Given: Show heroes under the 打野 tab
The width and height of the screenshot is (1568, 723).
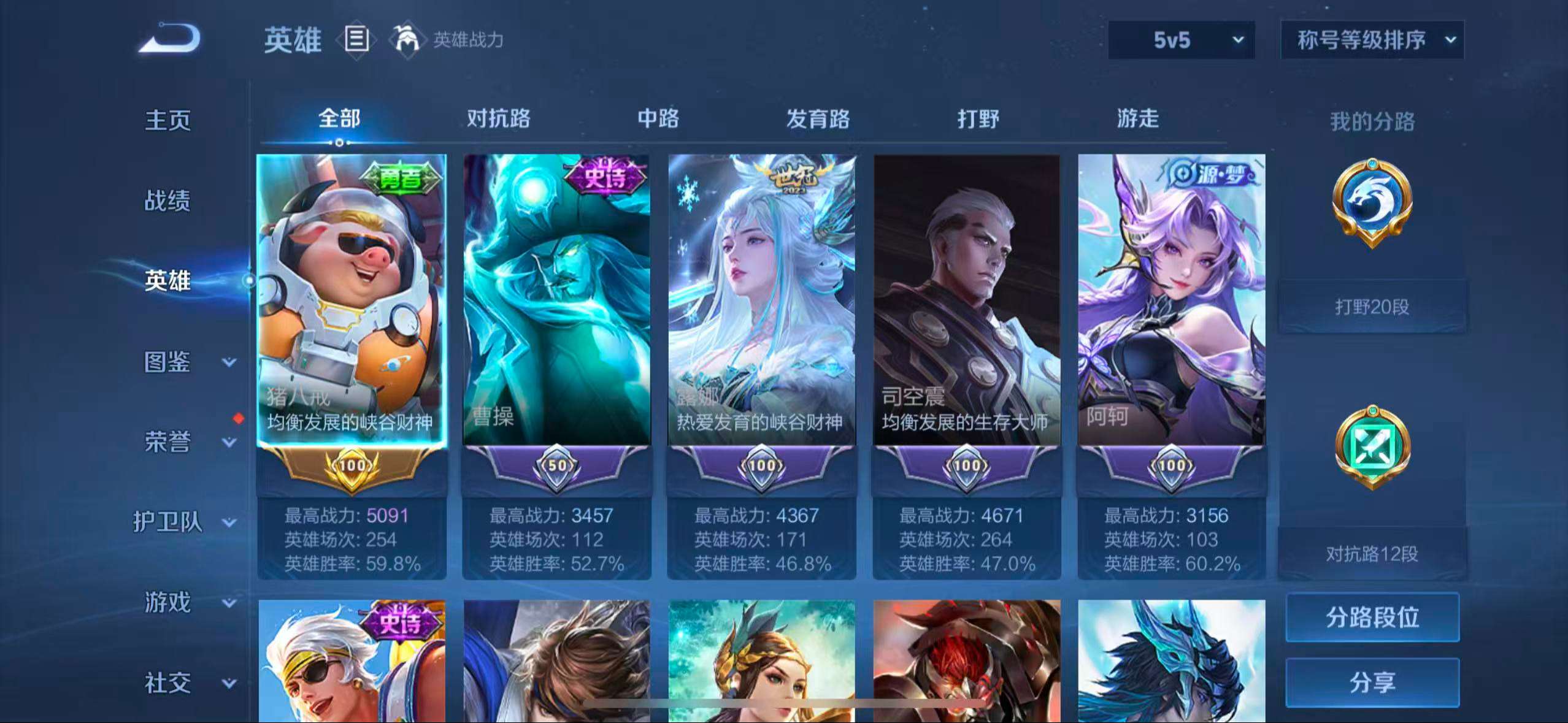Looking at the screenshot, I should (x=978, y=118).
